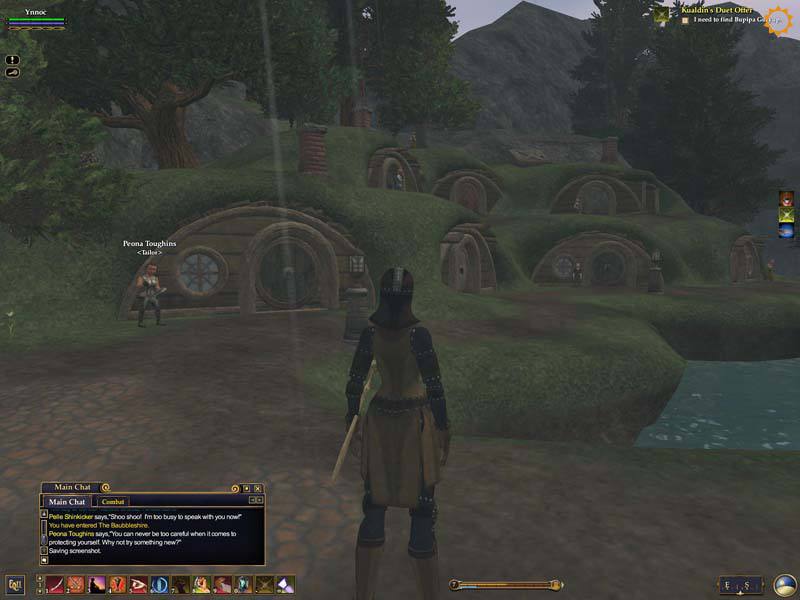The height and width of the screenshot is (600, 800).
Task: Use the purple crystal hotbar icon
Action: coord(285,584)
